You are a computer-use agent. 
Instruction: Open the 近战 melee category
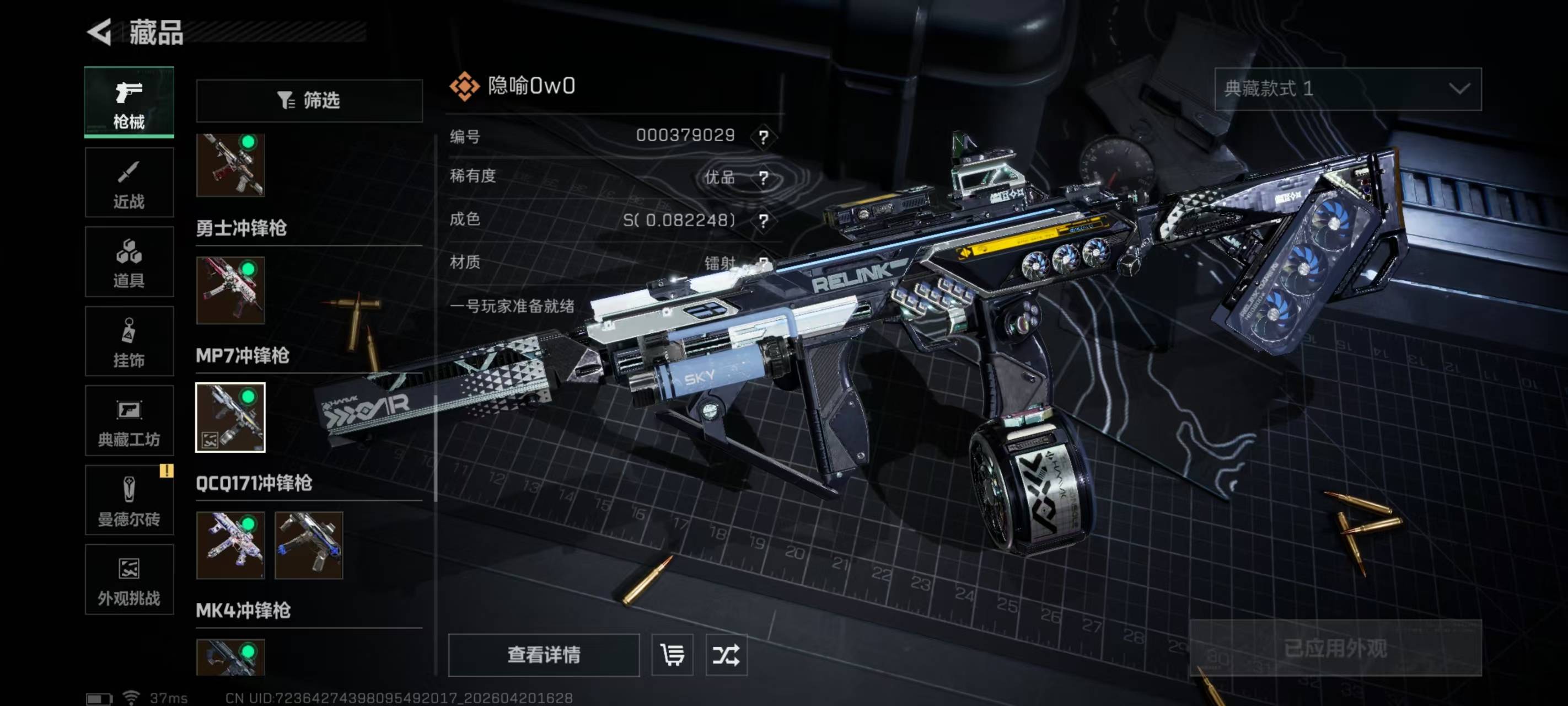pos(129,182)
